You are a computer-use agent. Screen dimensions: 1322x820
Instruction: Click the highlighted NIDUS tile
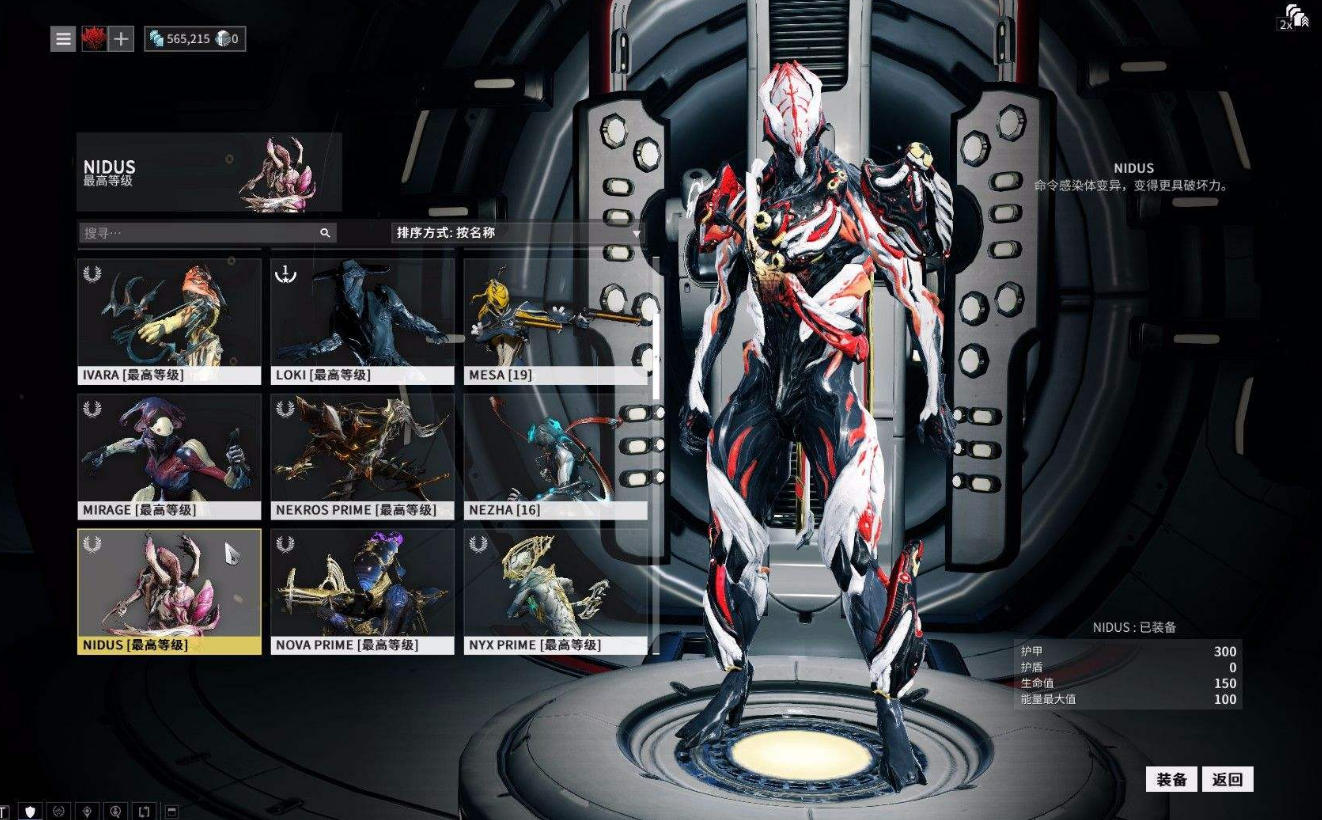coord(169,591)
